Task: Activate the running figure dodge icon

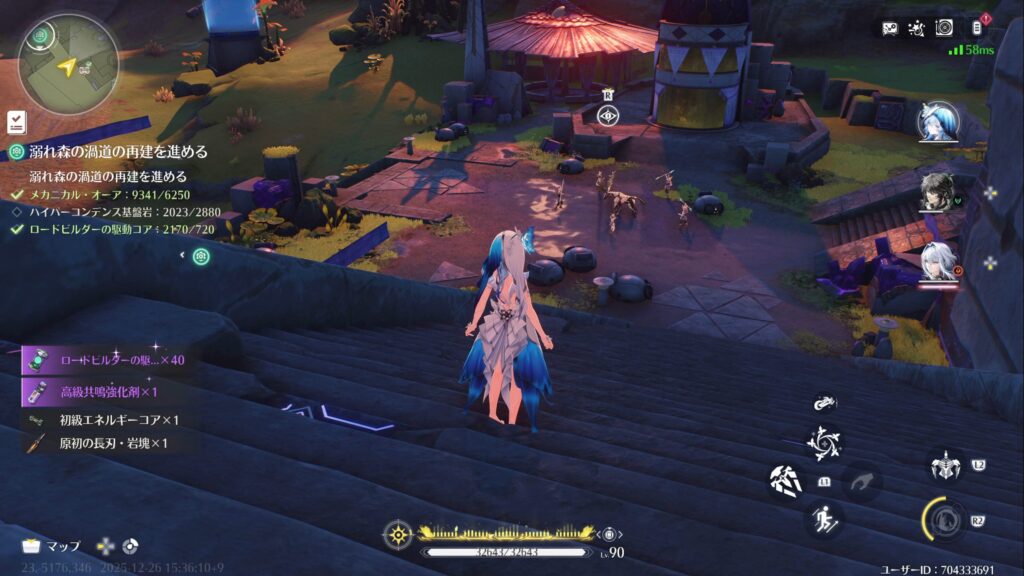Action: click(824, 519)
